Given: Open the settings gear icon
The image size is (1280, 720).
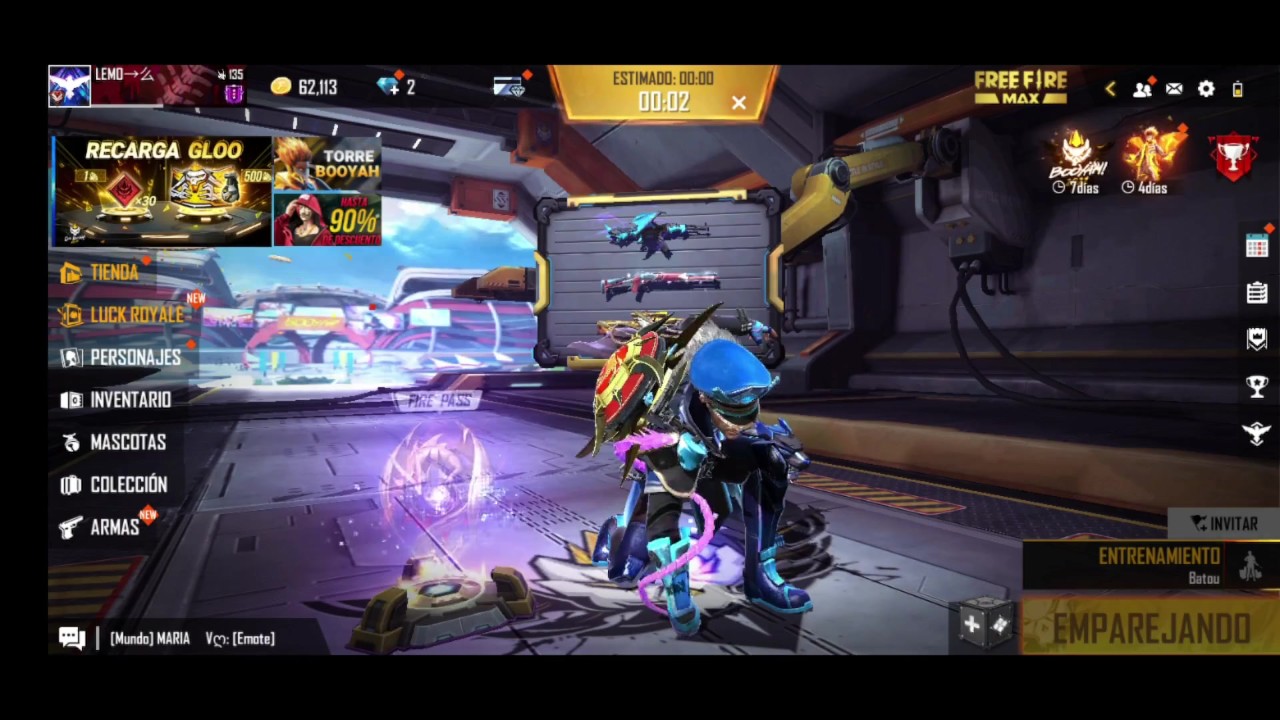Looking at the screenshot, I should [x=1206, y=89].
